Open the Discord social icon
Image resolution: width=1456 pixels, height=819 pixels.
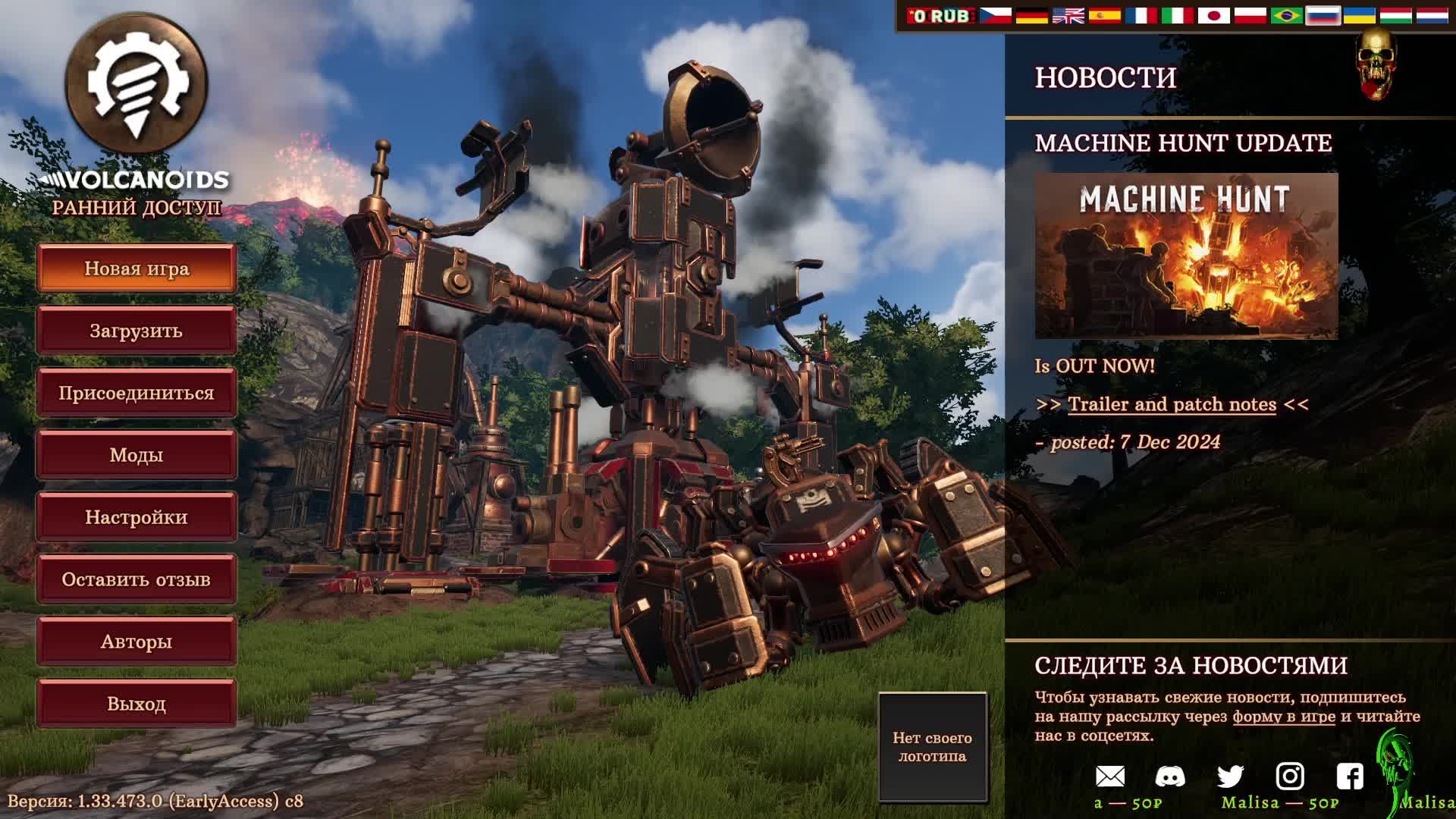[1170, 776]
